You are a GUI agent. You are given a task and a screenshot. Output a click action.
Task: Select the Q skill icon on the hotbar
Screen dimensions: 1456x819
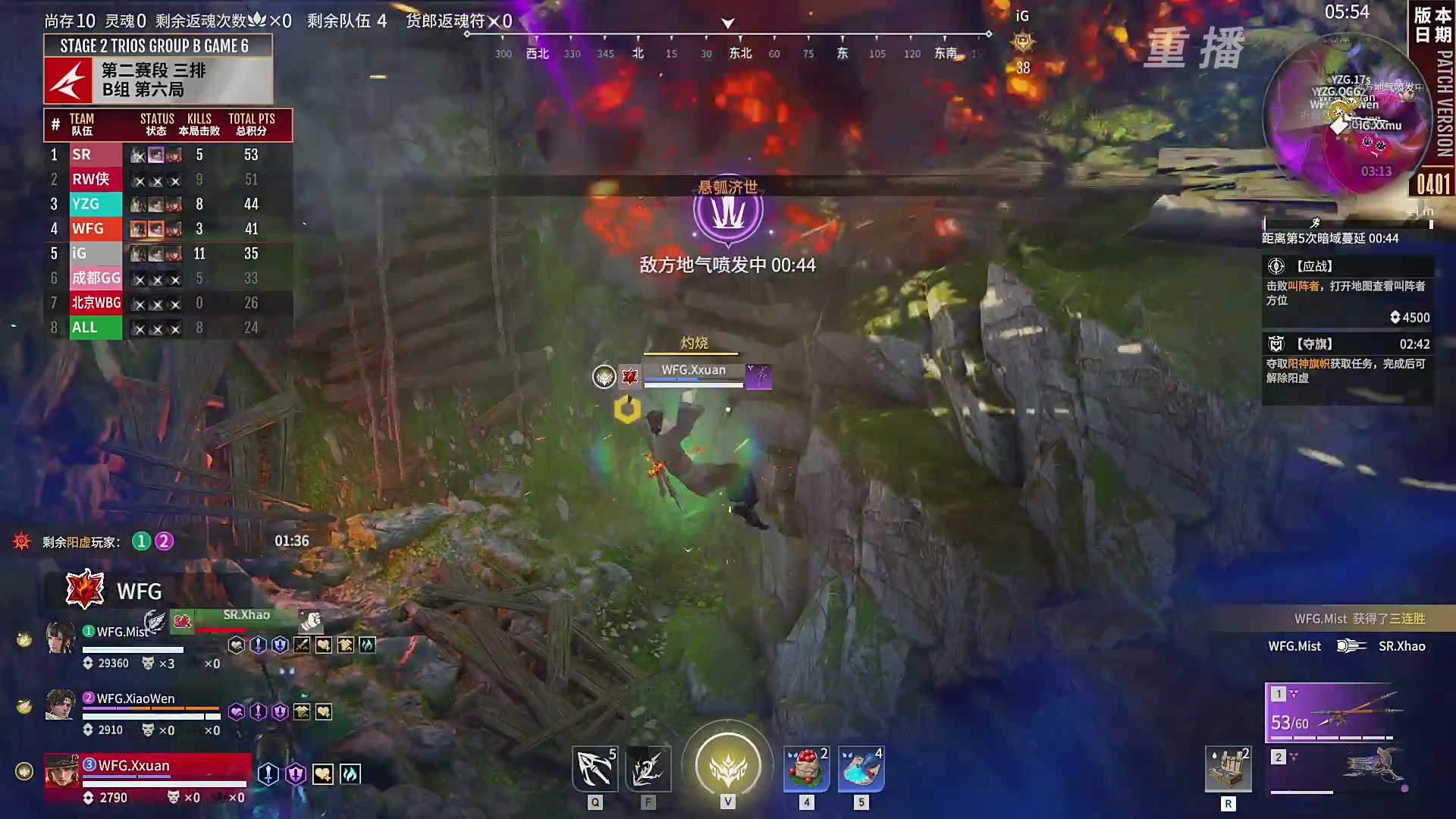pos(595,768)
